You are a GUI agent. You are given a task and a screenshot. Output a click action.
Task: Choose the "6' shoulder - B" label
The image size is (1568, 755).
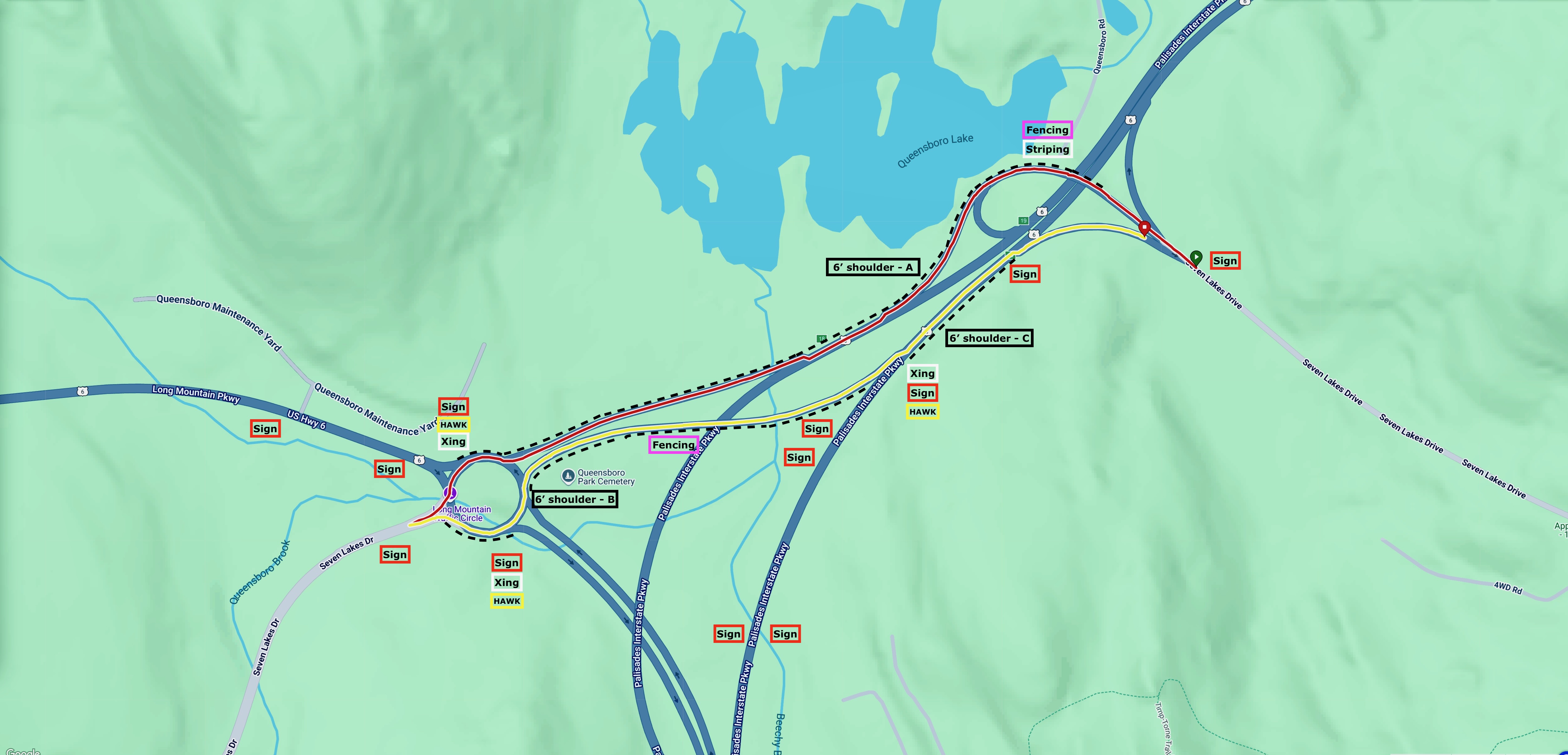(x=575, y=499)
